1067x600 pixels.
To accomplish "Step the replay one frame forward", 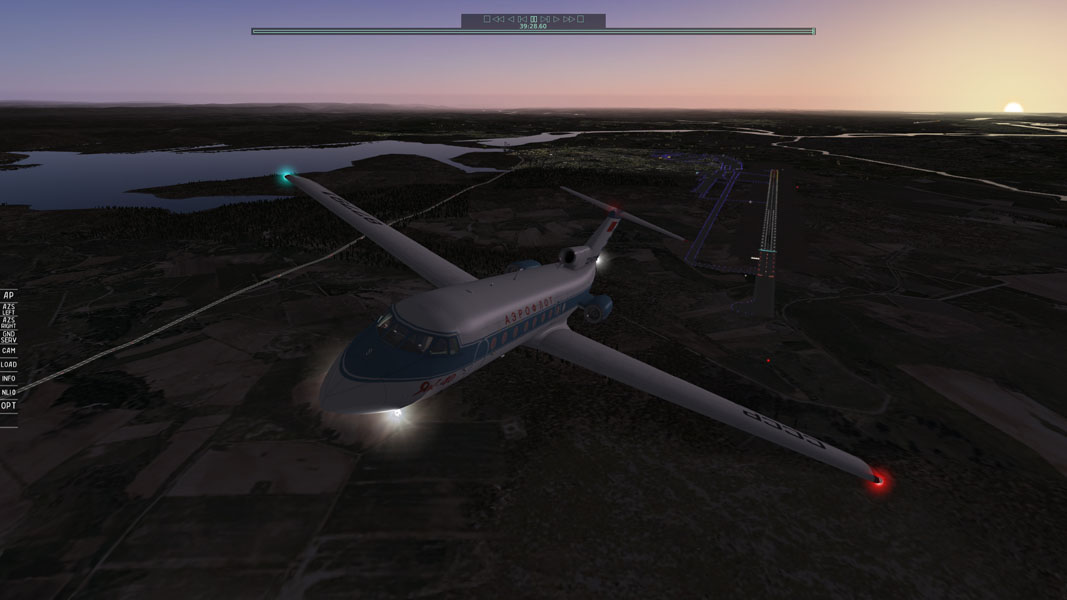I will click(x=545, y=19).
